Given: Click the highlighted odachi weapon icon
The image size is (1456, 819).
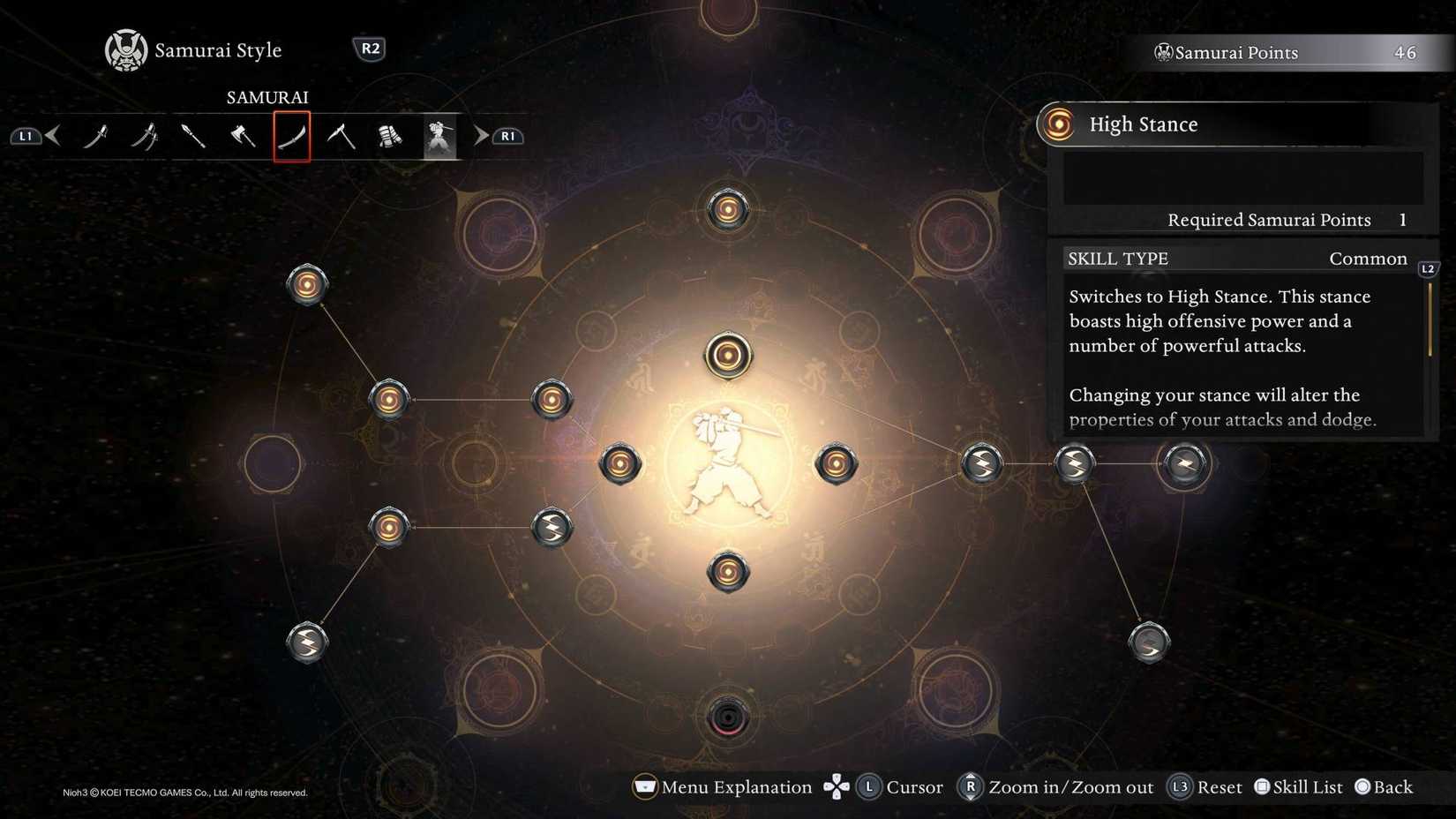Looking at the screenshot, I should point(291,136).
